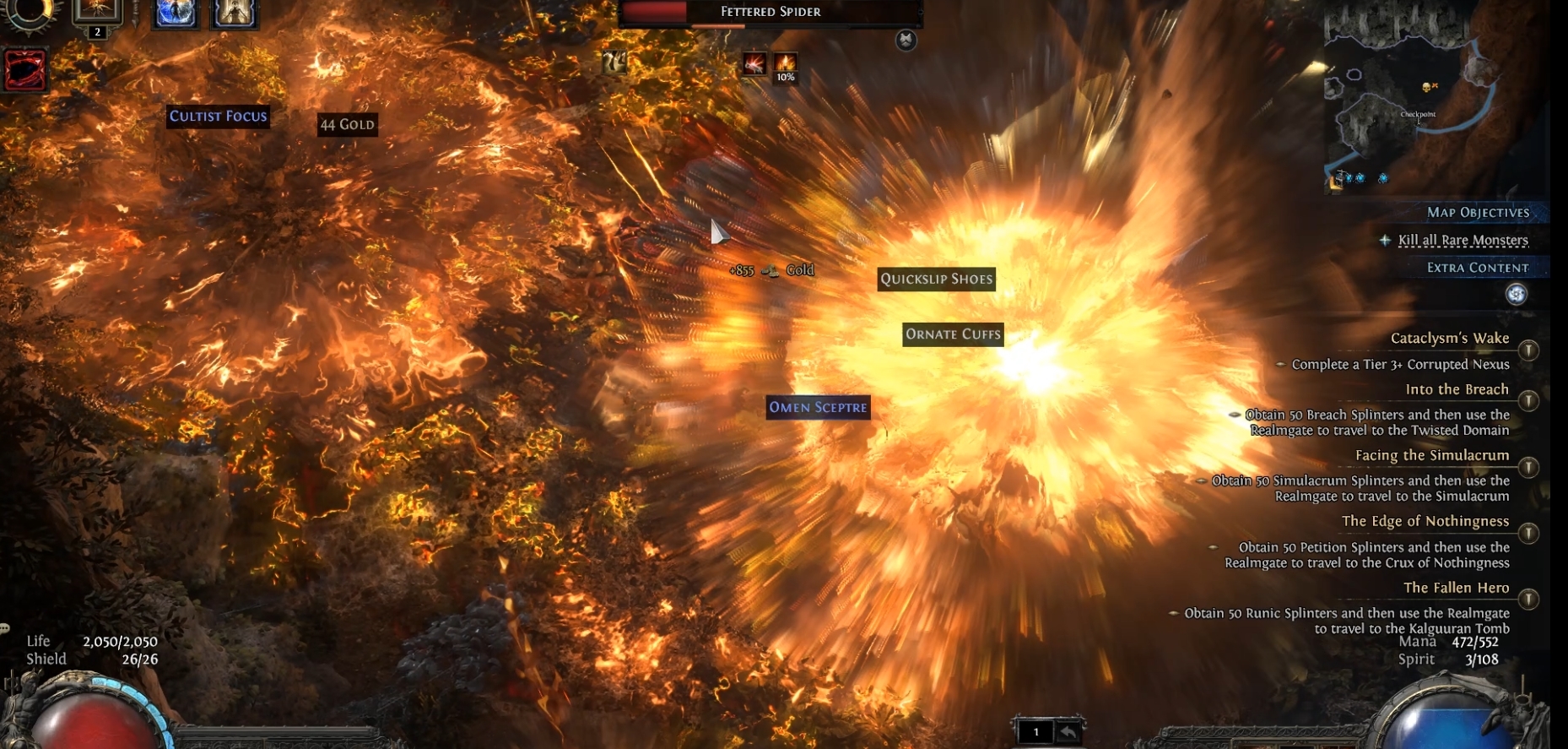Toggle the round button beside Into the Breach
This screenshot has width=1568, height=749.
pos(1527,400)
